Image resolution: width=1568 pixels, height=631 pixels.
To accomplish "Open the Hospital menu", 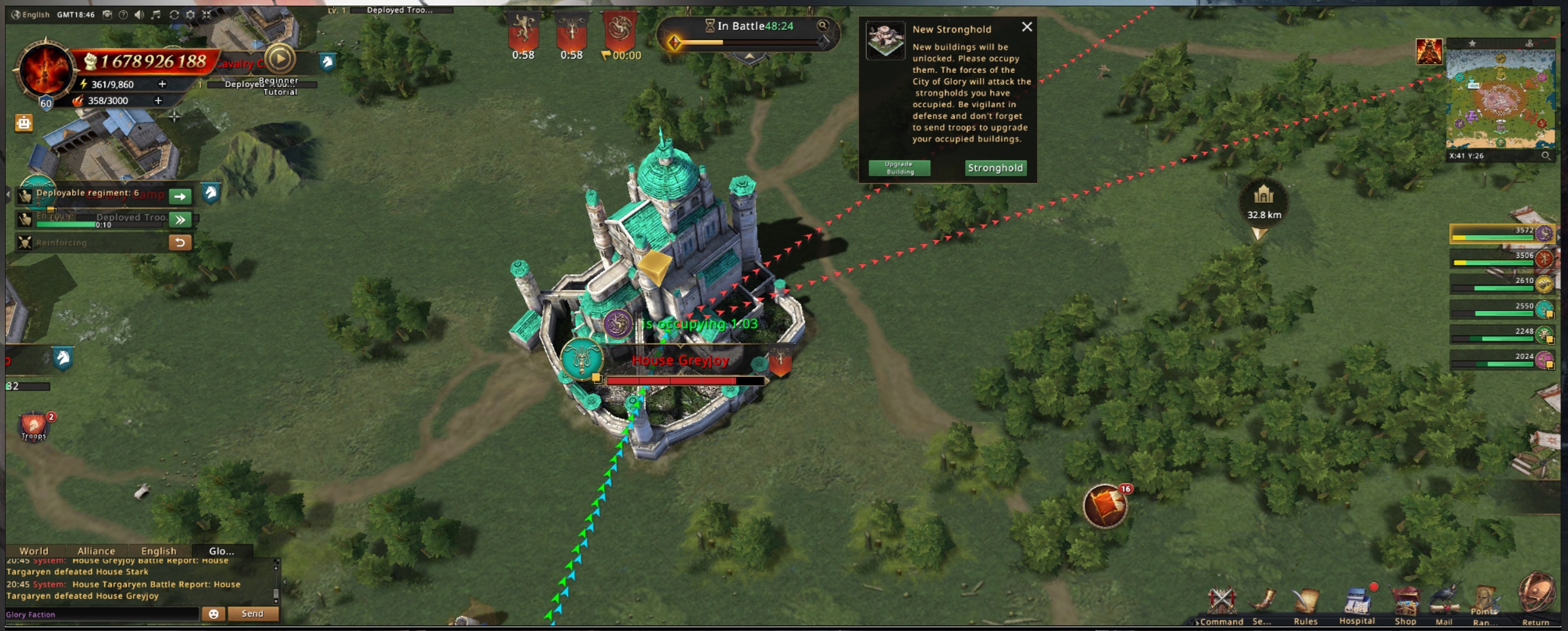I will (x=1357, y=604).
